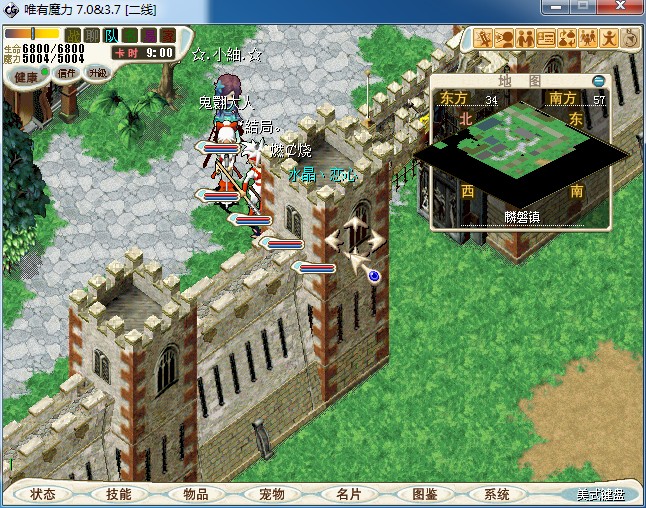Open the 信件 mail button
The width and height of the screenshot is (646, 508).
pos(68,73)
